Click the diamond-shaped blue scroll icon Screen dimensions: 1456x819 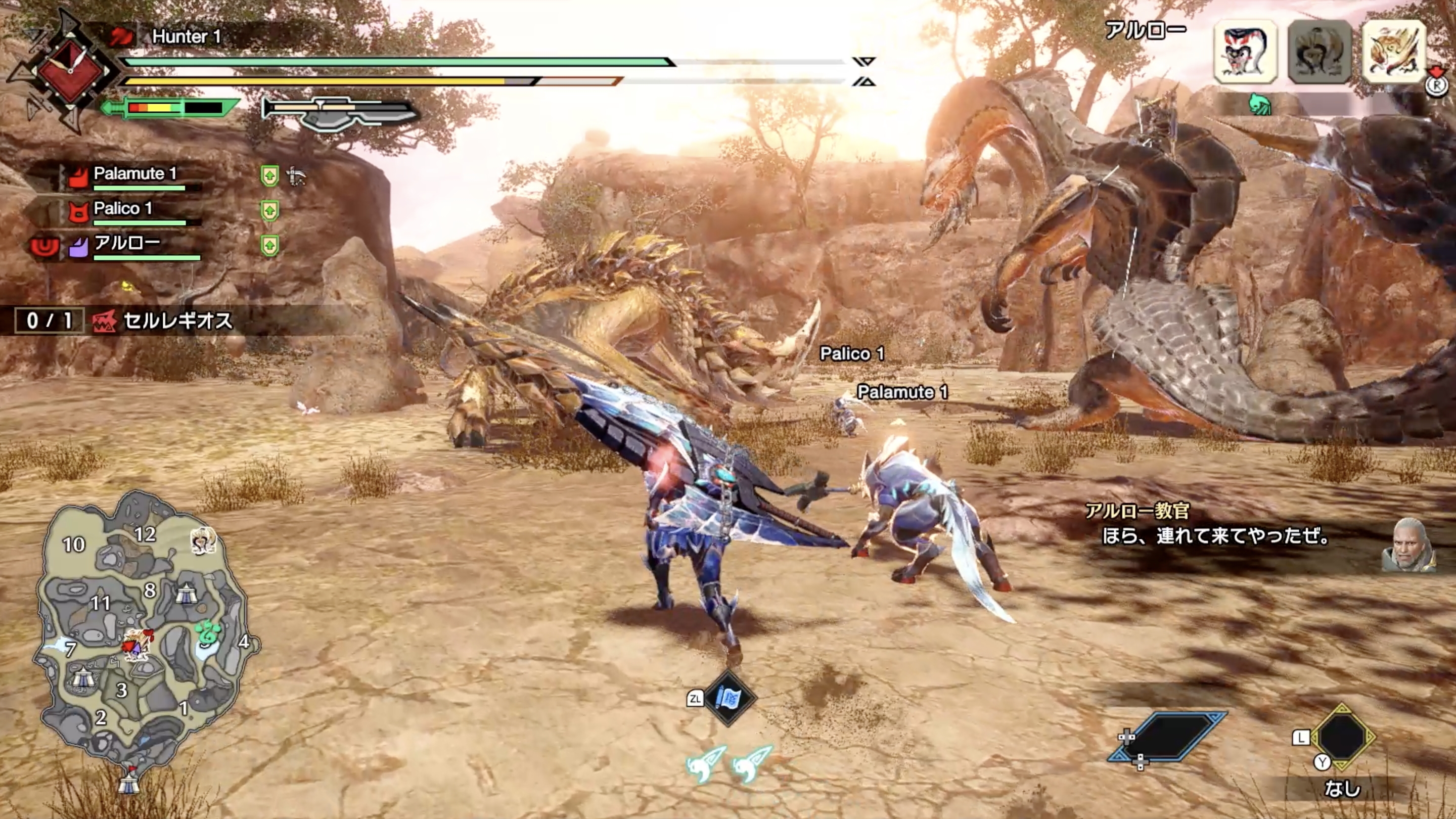[729, 699]
